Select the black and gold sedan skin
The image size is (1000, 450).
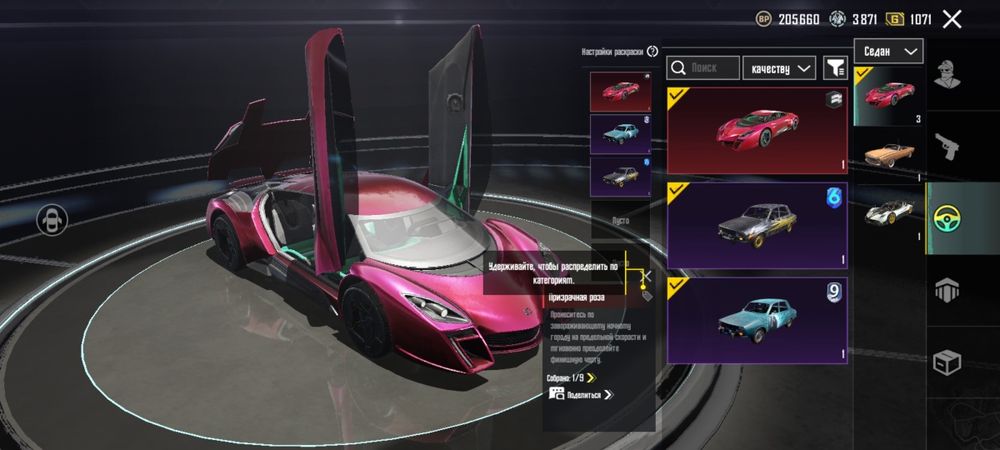(x=757, y=225)
